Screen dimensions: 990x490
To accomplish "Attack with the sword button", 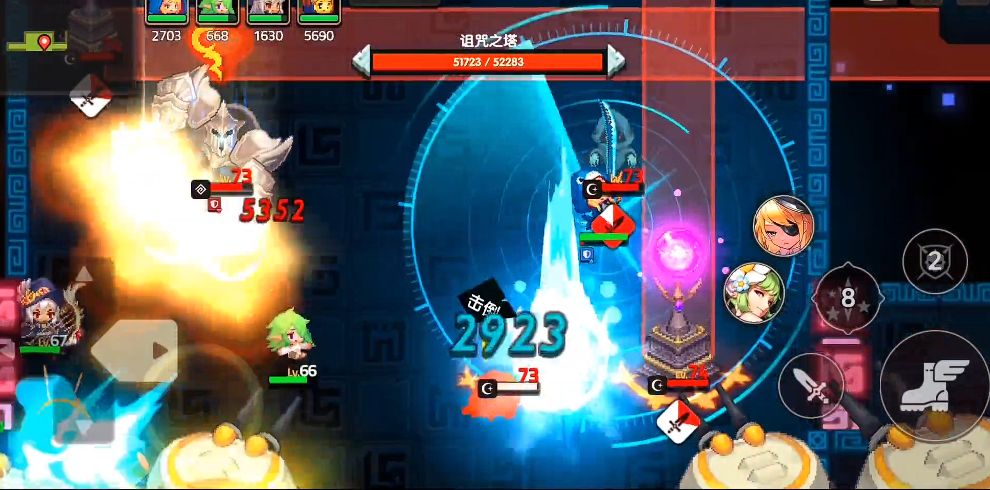I will [x=810, y=385].
